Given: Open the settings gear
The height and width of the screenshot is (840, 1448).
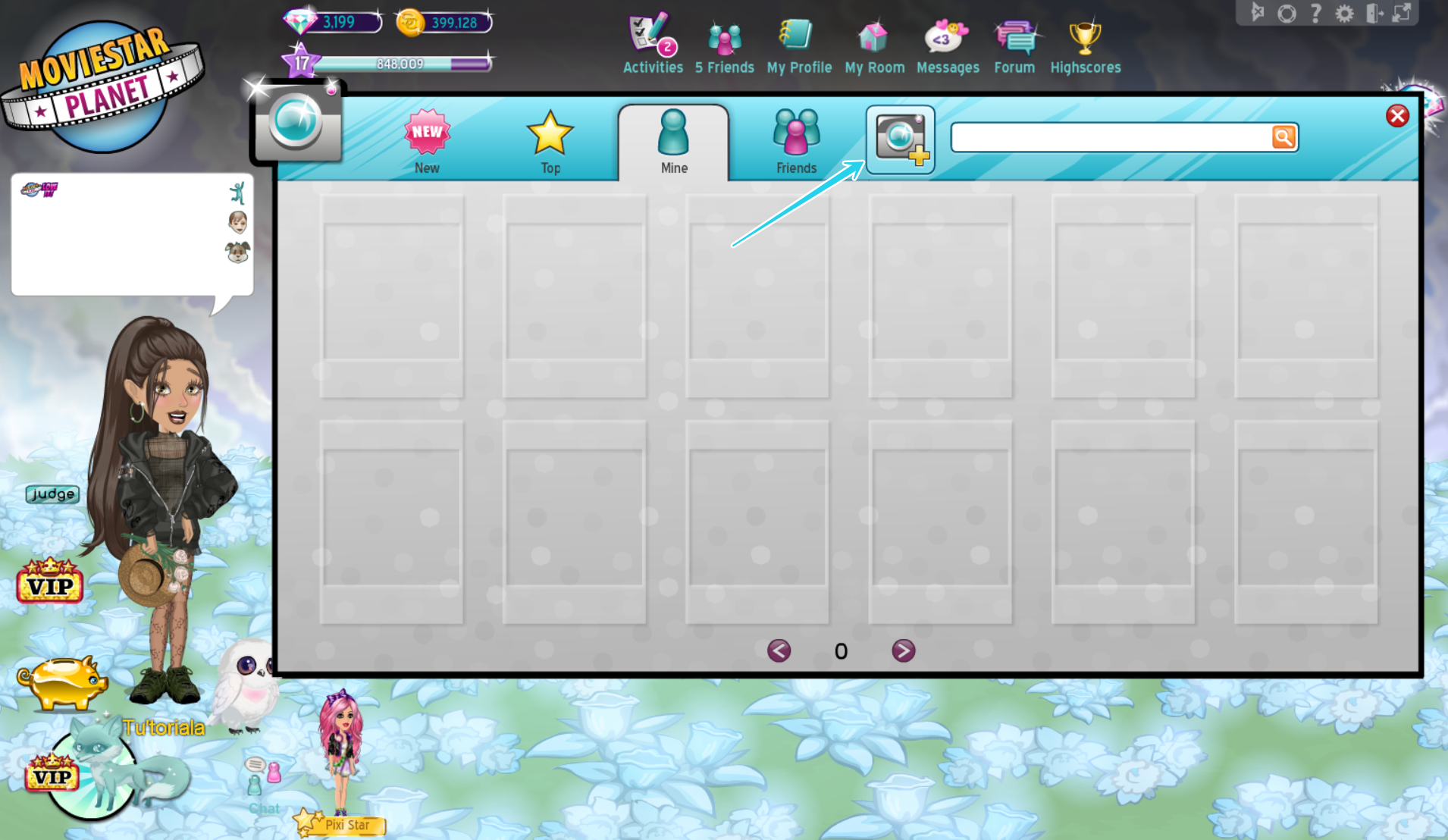Looking at the screenshot, I should pyautogui.click(x=1345, y=12).
